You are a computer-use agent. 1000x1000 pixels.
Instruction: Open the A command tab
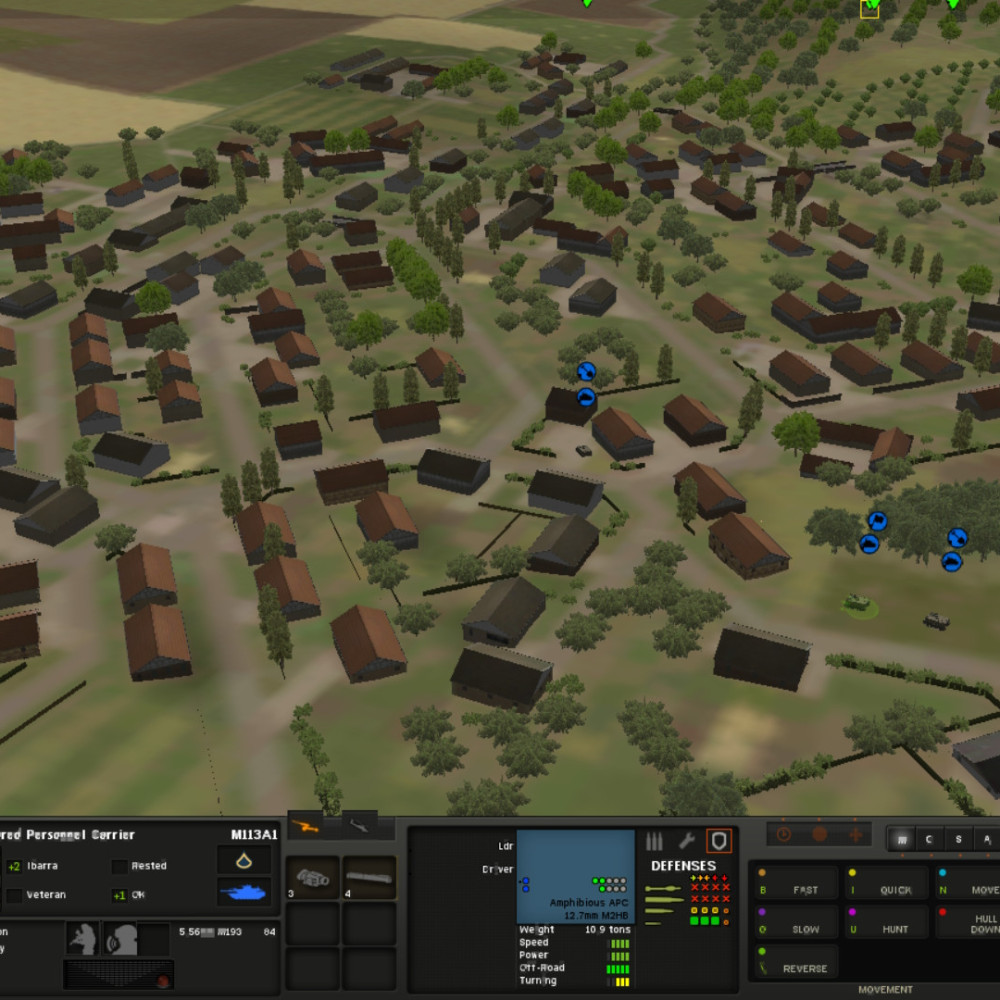(x=986, y=839)
